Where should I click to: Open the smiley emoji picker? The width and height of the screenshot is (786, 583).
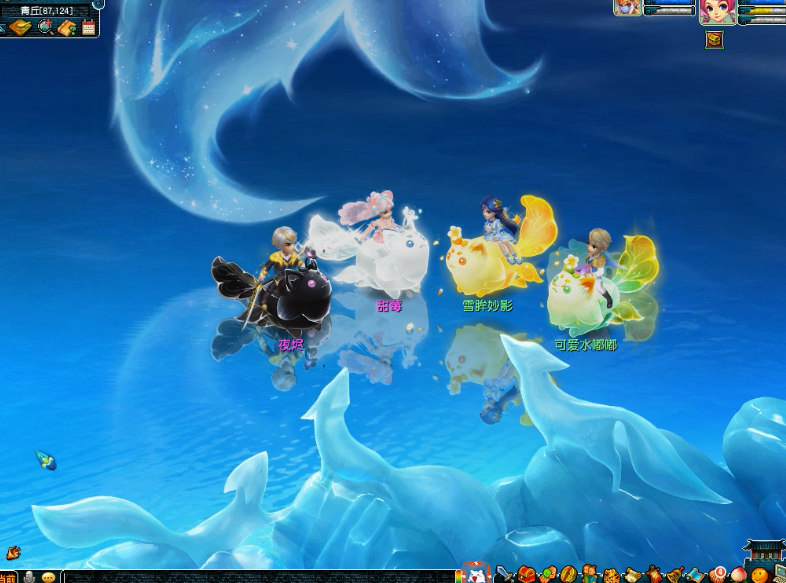(48, 577)
